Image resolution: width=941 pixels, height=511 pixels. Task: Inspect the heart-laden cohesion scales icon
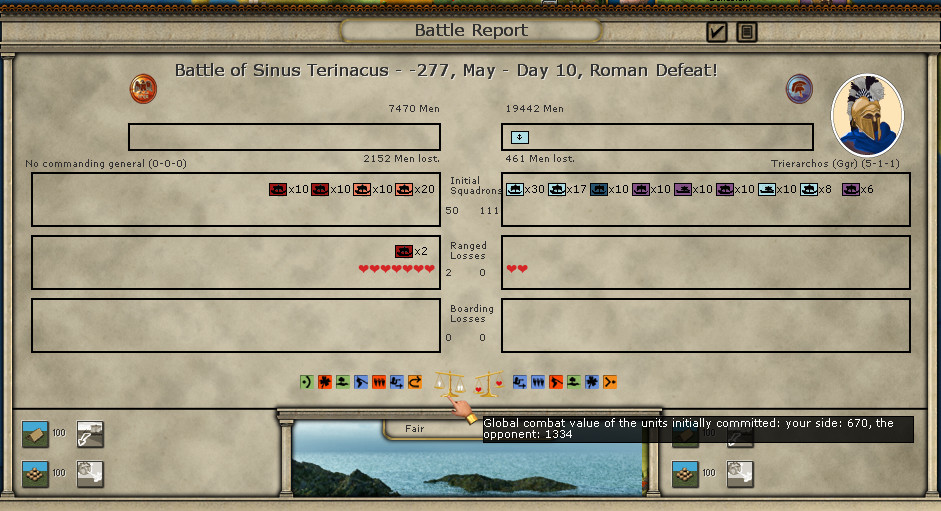pos(488,382)
